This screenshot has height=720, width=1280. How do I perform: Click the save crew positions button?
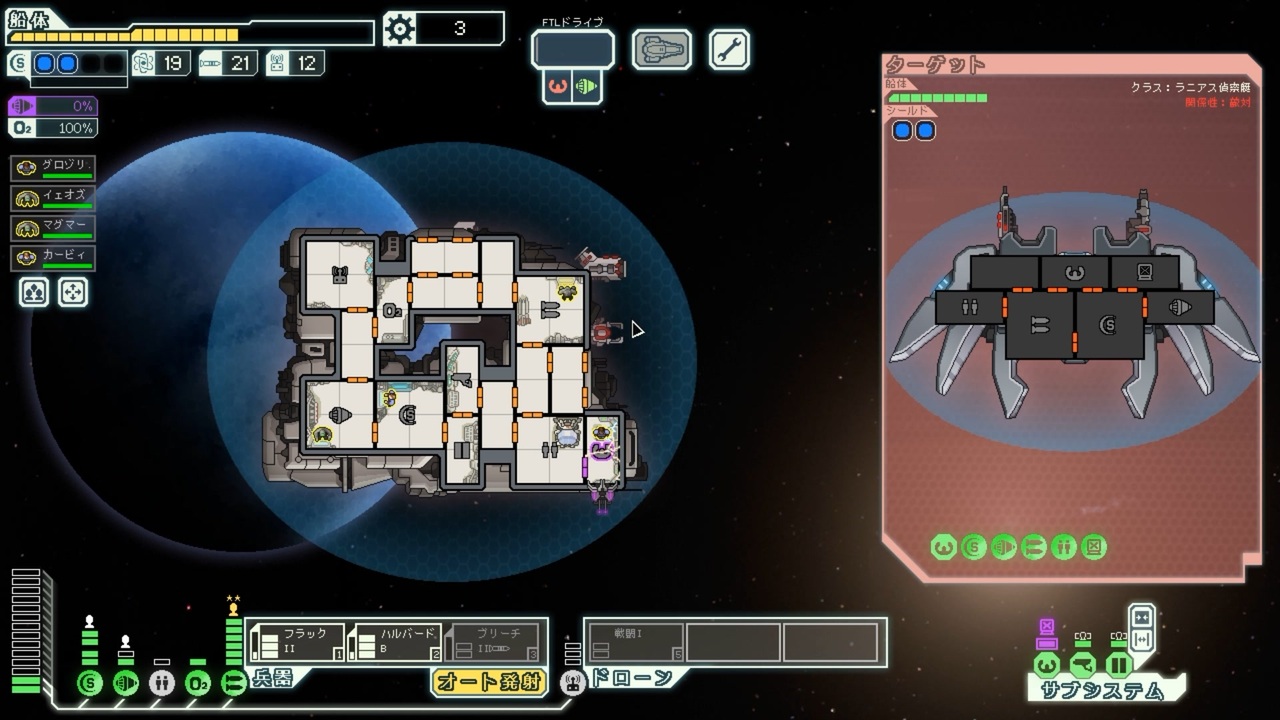coord(34,291)
